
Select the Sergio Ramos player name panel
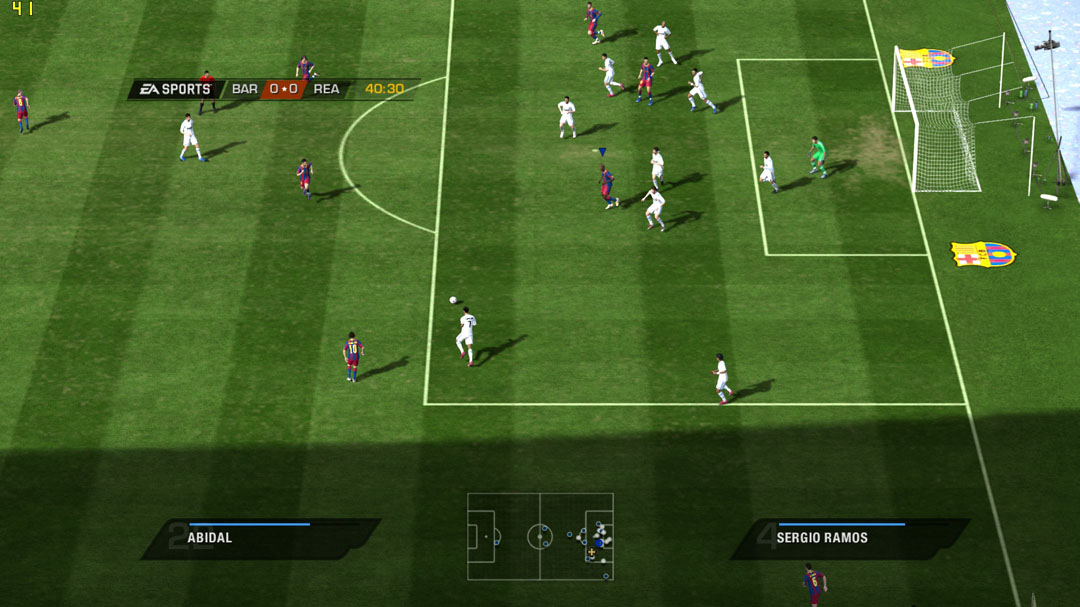[850, 538]
